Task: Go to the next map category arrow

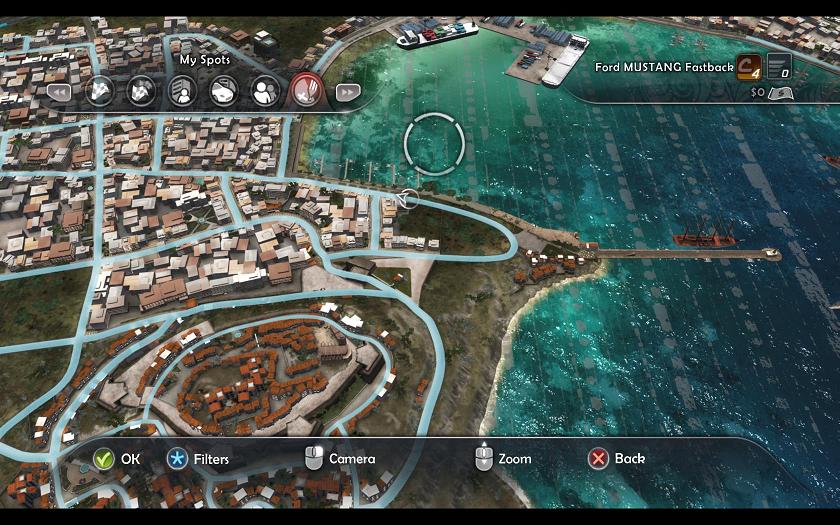Action: click(x=346, y=92)
